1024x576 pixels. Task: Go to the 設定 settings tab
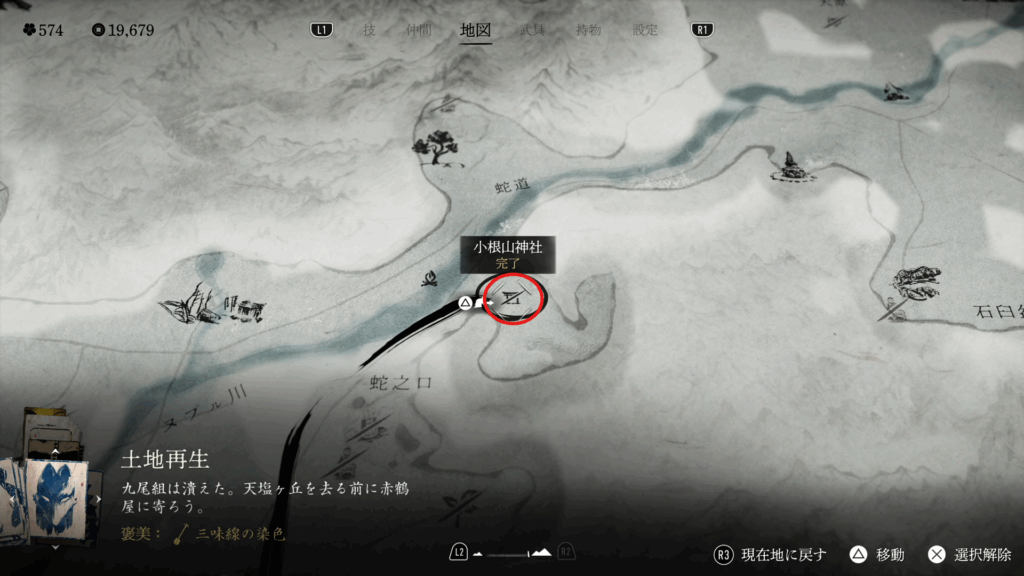pos(645,30)
